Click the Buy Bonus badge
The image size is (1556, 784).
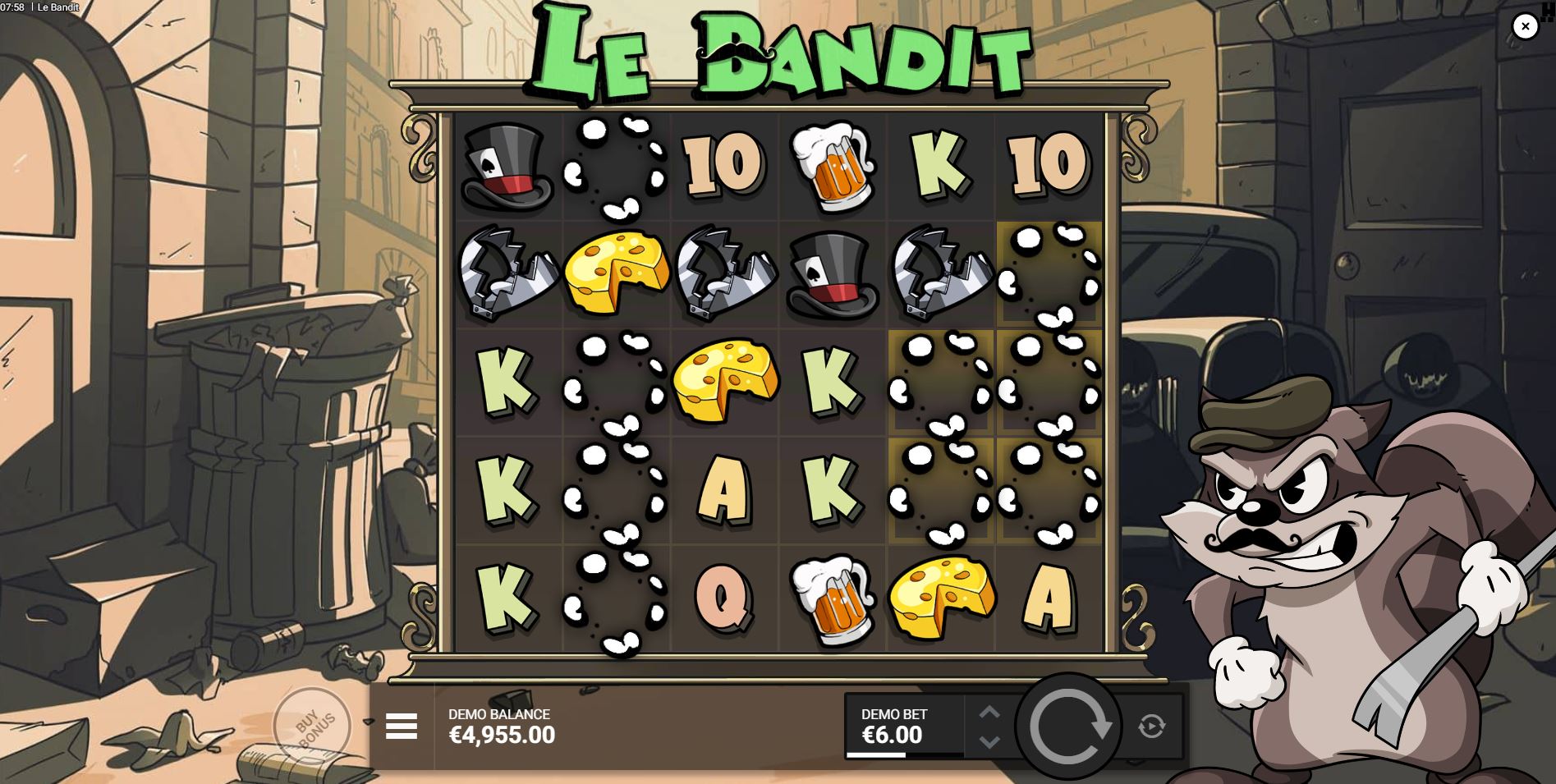point(312,726)
